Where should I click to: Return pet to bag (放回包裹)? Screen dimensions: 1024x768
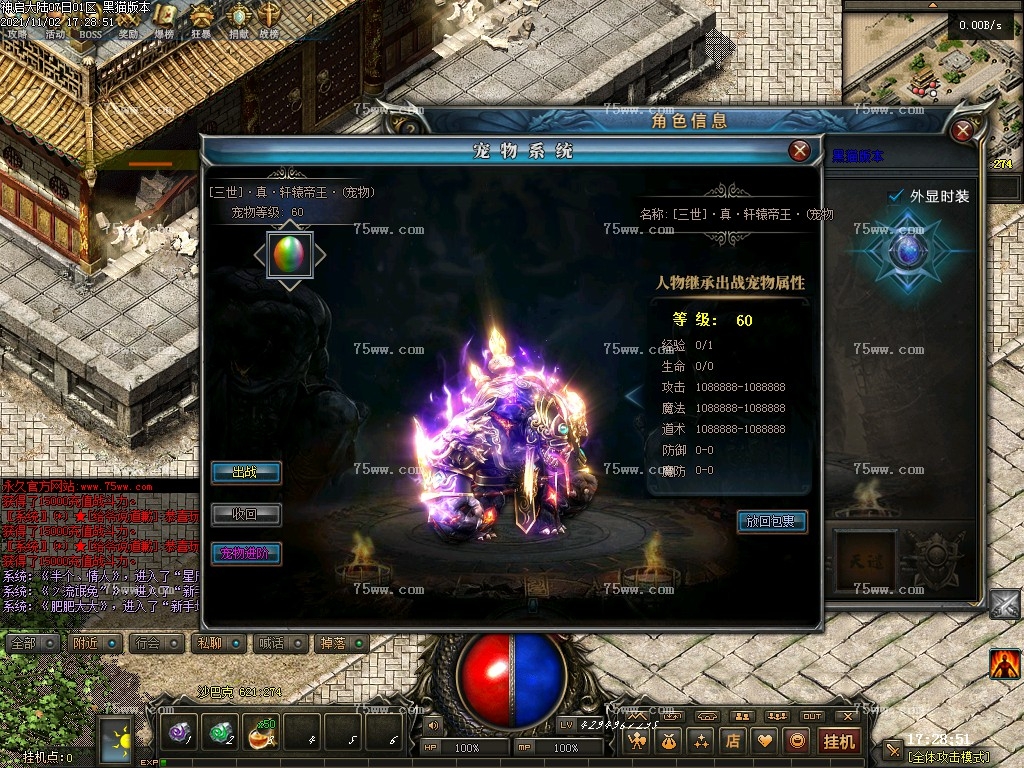pyautogui.click(x=771, y=521)
